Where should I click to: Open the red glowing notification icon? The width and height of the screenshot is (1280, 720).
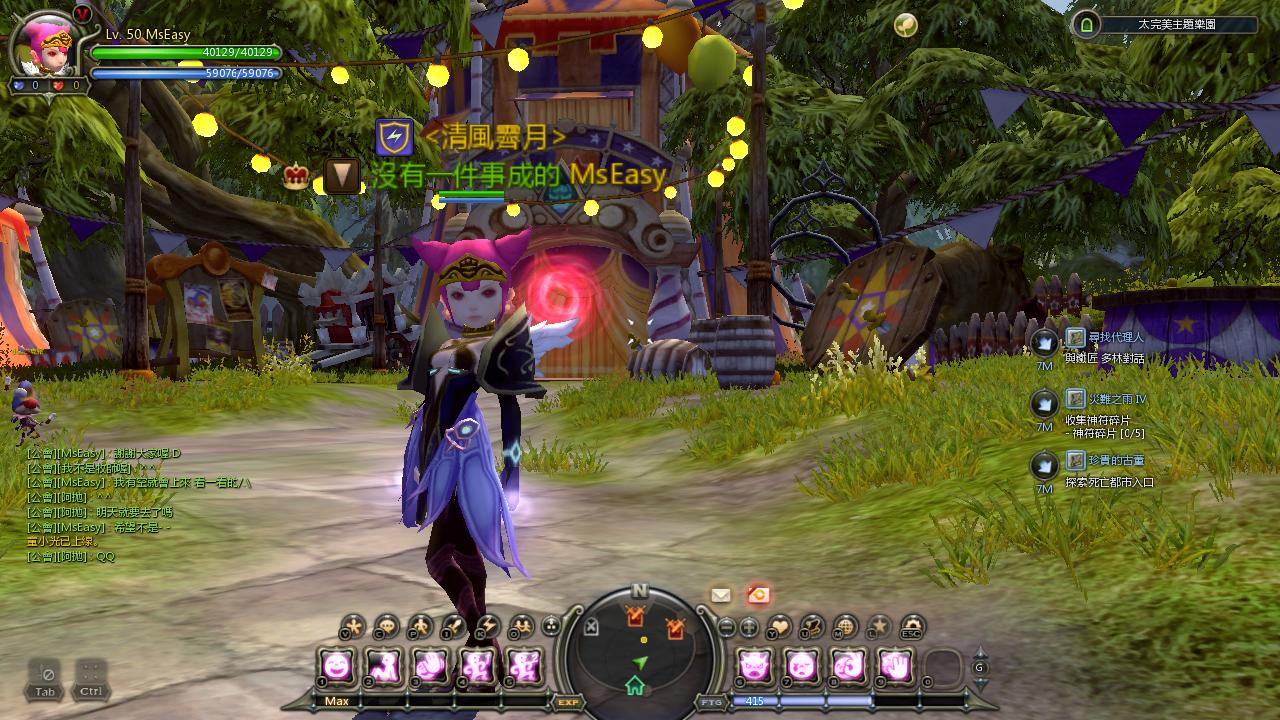tap(758, 595)
